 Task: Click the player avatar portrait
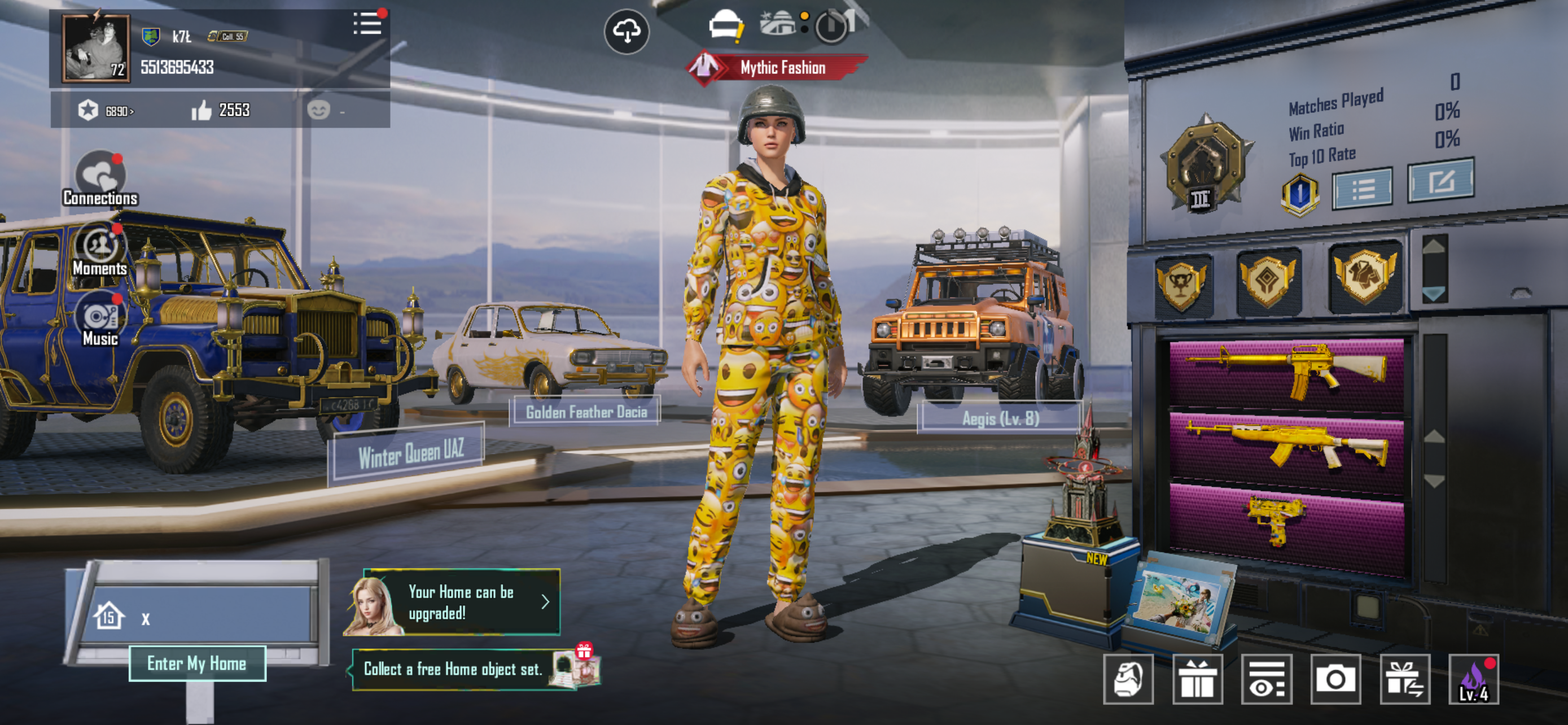pos(95,48)
